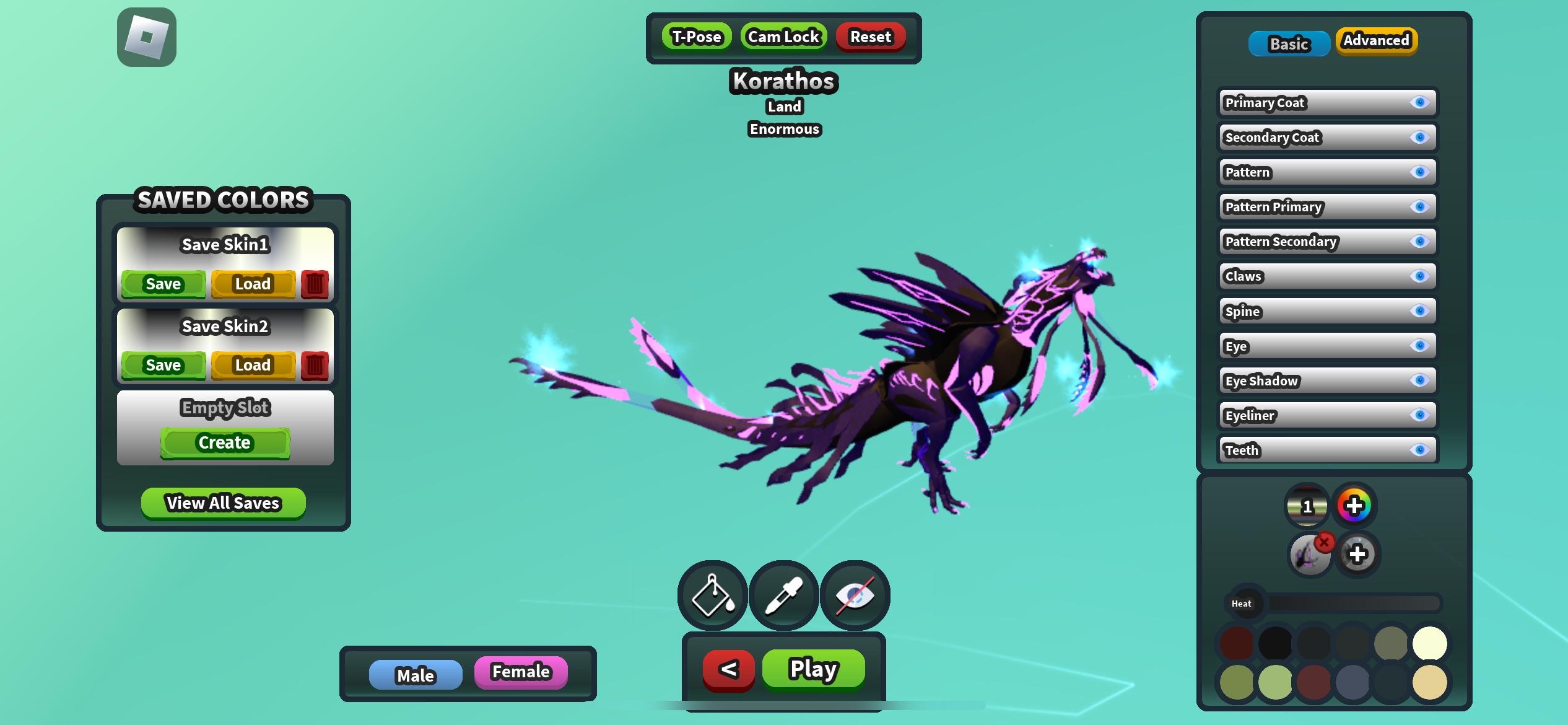Delete Save Skin1 using its trash icon
This screenshot has height=725, width=1568.
(x=315, y=284)
